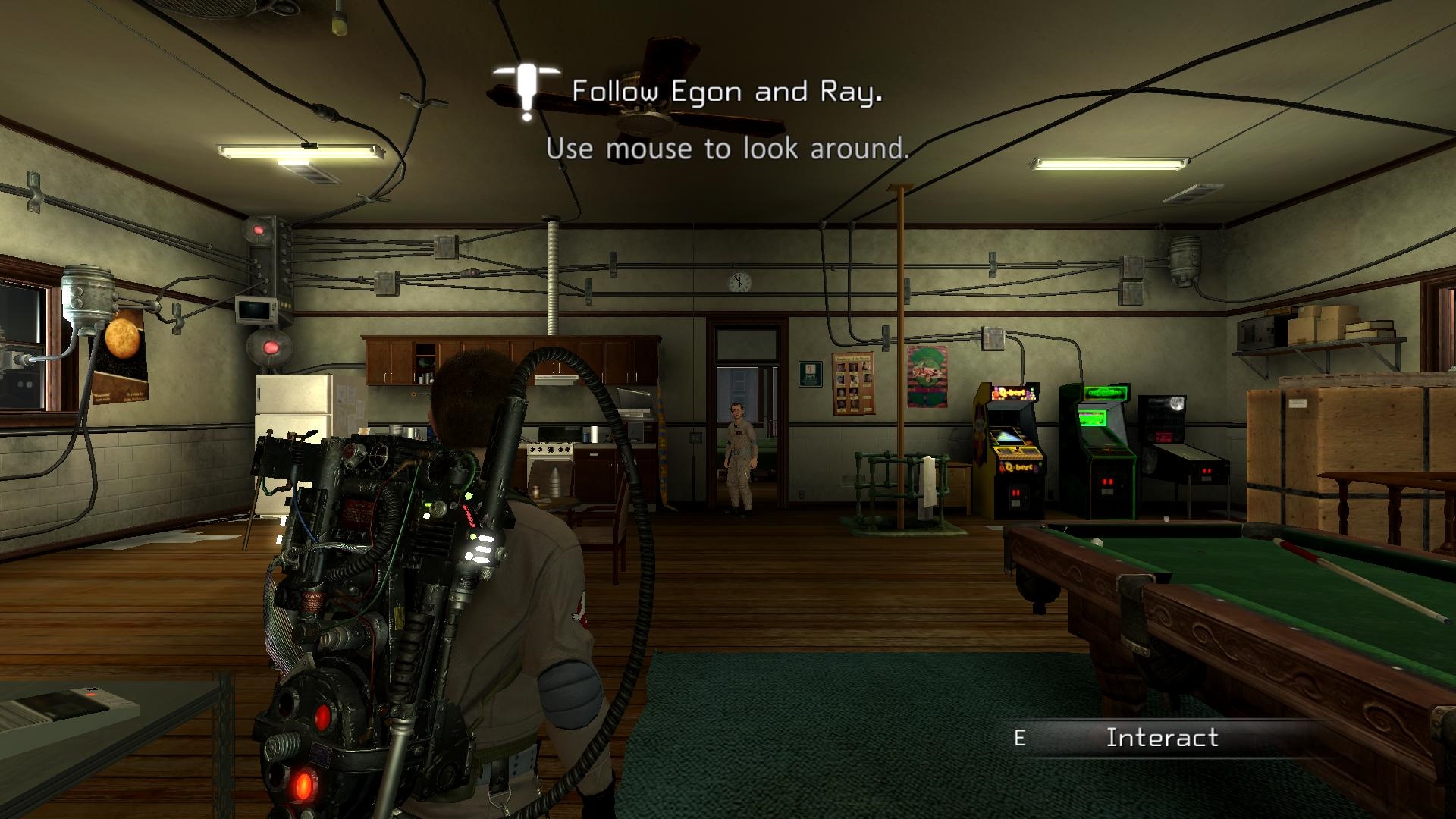
Task: Click the objective marker icon beside Follow Egon and Ray
Action: coord(526,91)
